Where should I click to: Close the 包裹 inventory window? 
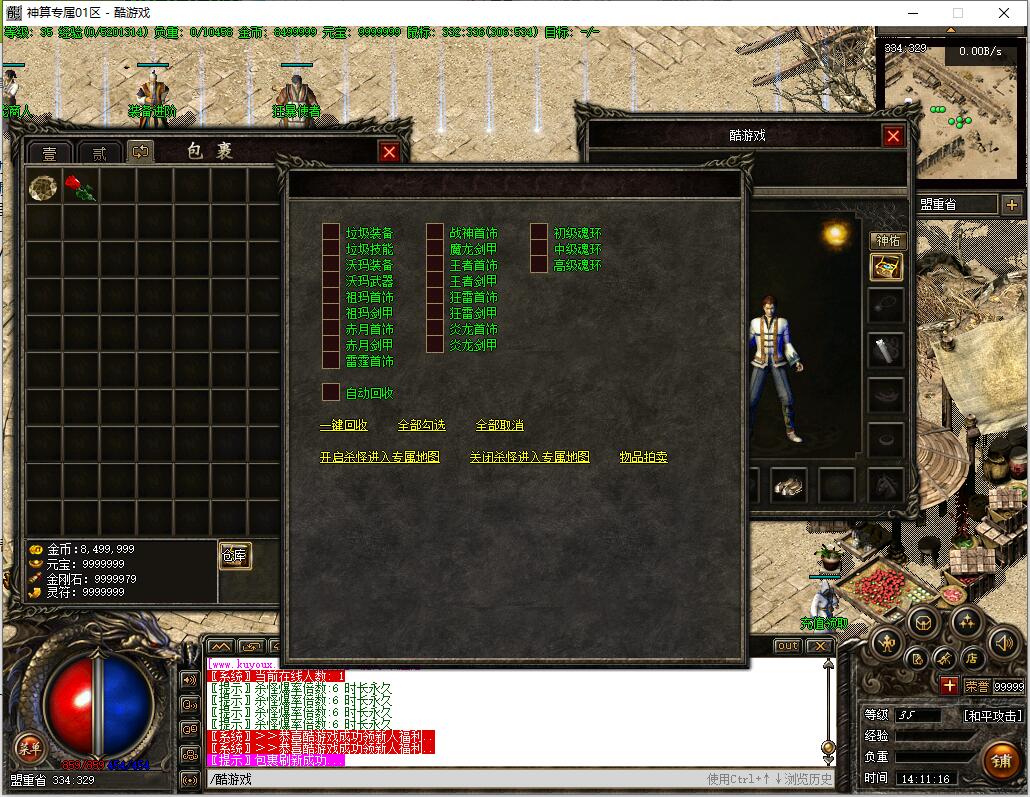[389, 152]
